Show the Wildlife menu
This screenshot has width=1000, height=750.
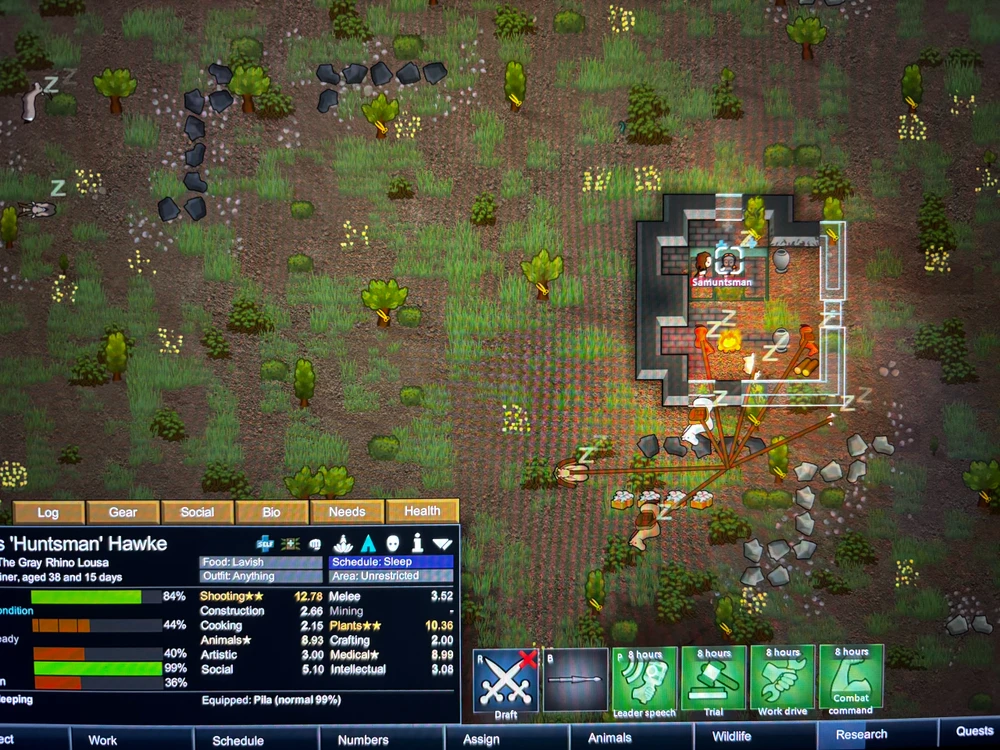point(731,737)
